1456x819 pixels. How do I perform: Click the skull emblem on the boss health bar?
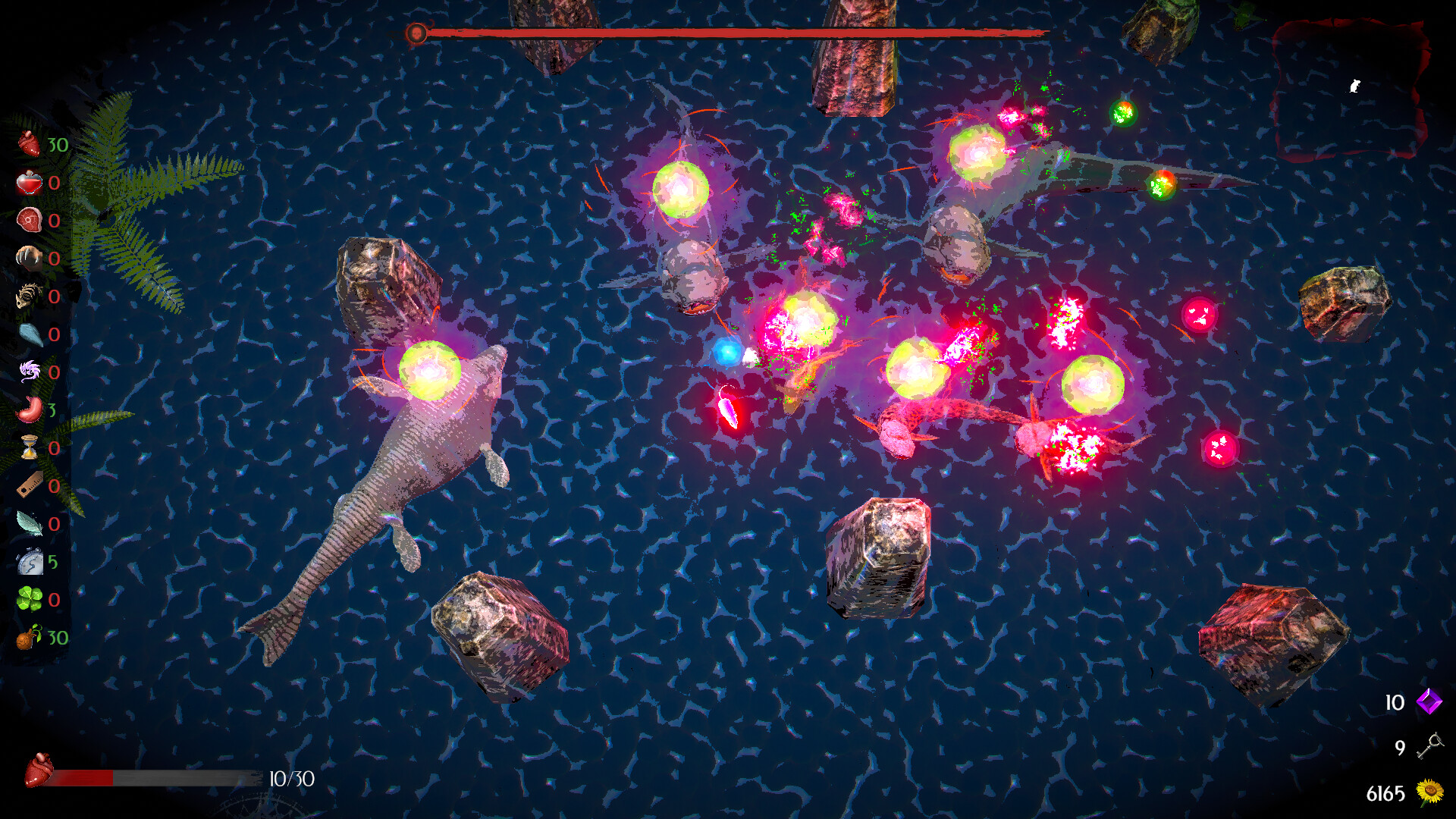416,33
